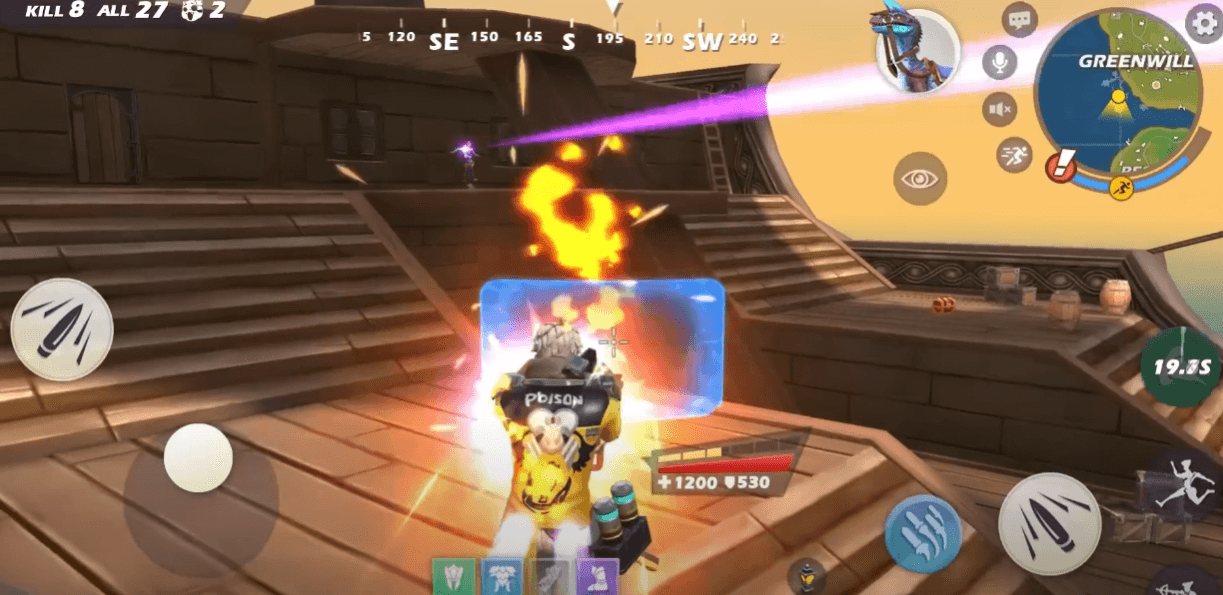Select the green helmet equipment slot
This screenshot has height=595, width=1223.
[x=453, y=577]
